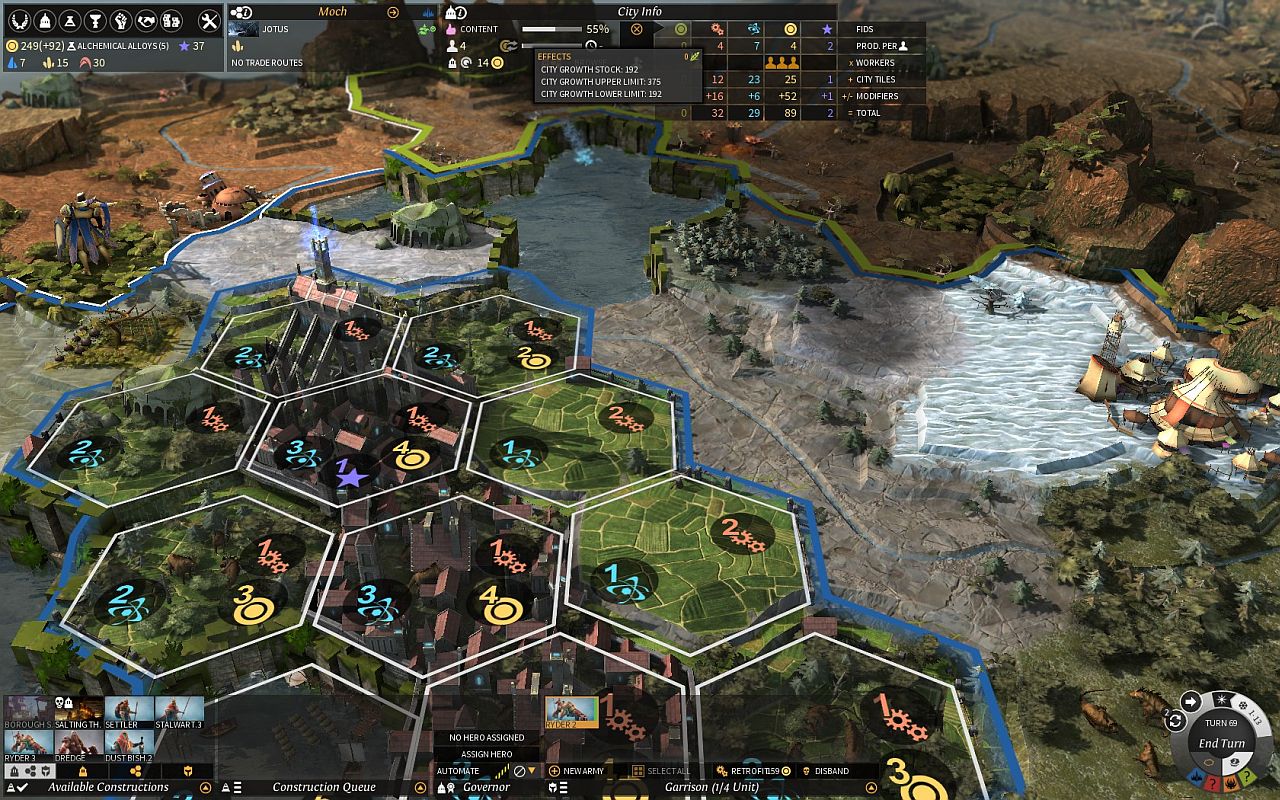Select the Dust Bish. 2 unit construction
The height and width of the screenshot is (800, 1280).
coord(129,745)
